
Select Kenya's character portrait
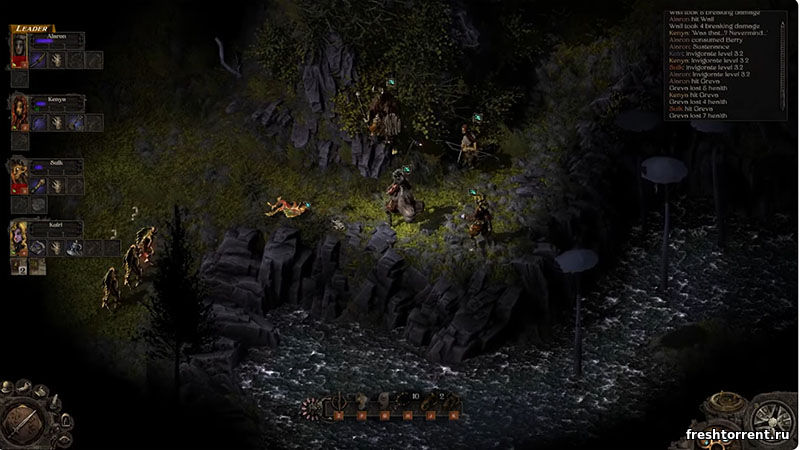pyautogui.click(x=19, y=112)
